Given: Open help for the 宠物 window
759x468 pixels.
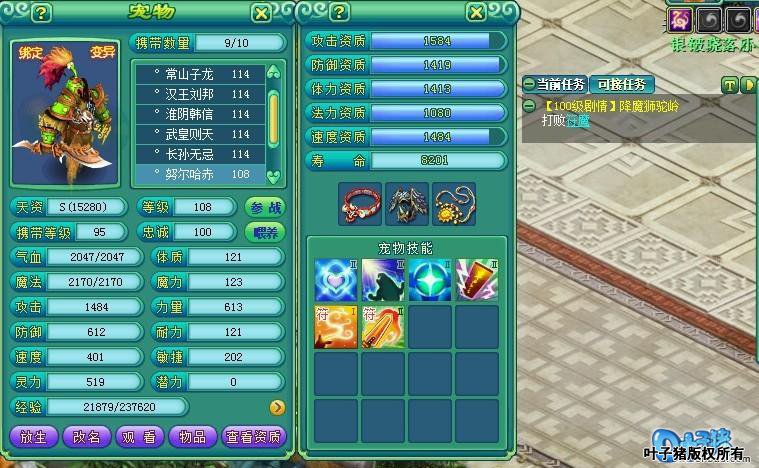Looking at the screenshot, I should [41, 13].
